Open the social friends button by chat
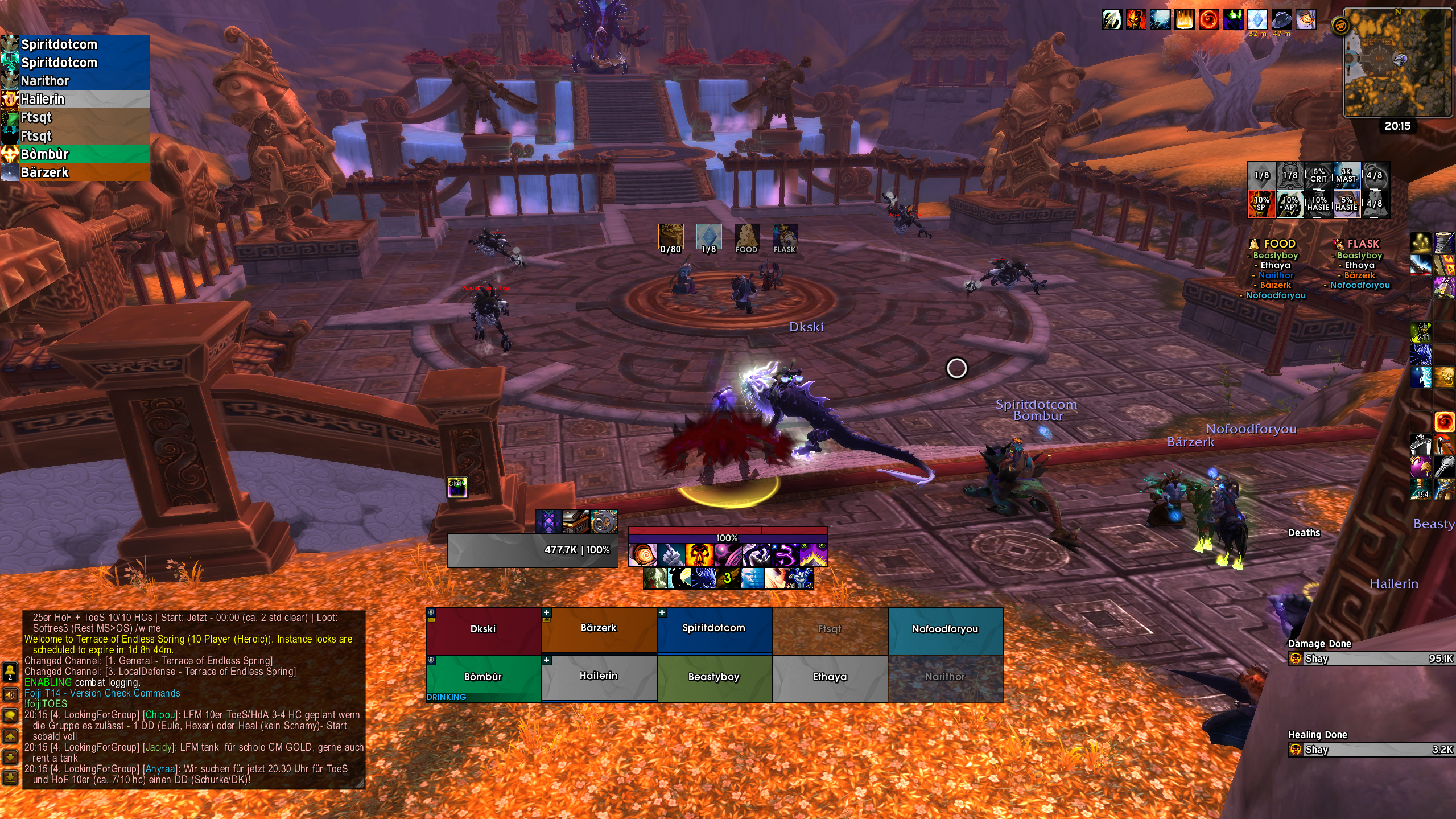Screen dimensions: 1456x819 tap(10, 673)
